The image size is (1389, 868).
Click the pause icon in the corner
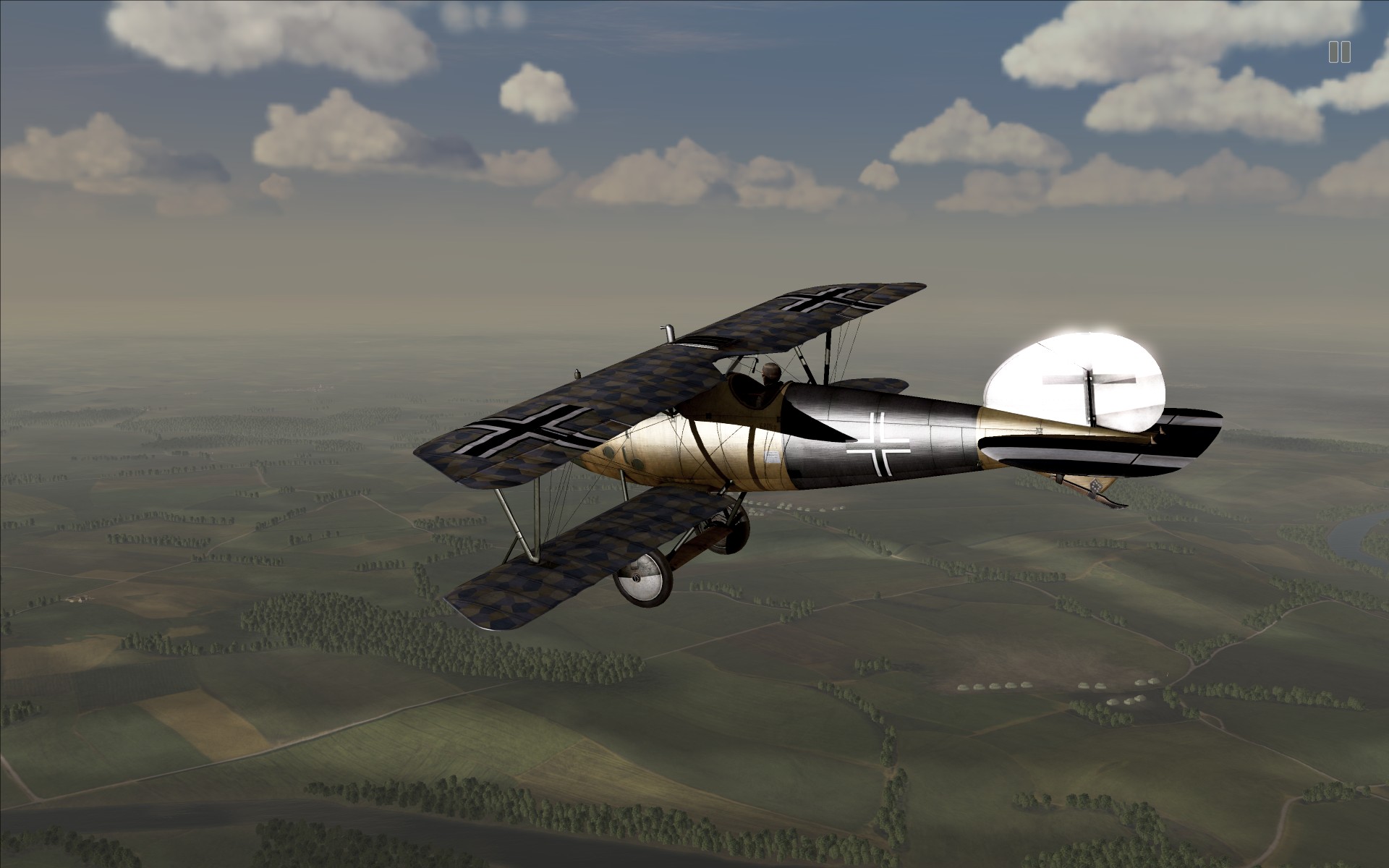coord(1339,52)
